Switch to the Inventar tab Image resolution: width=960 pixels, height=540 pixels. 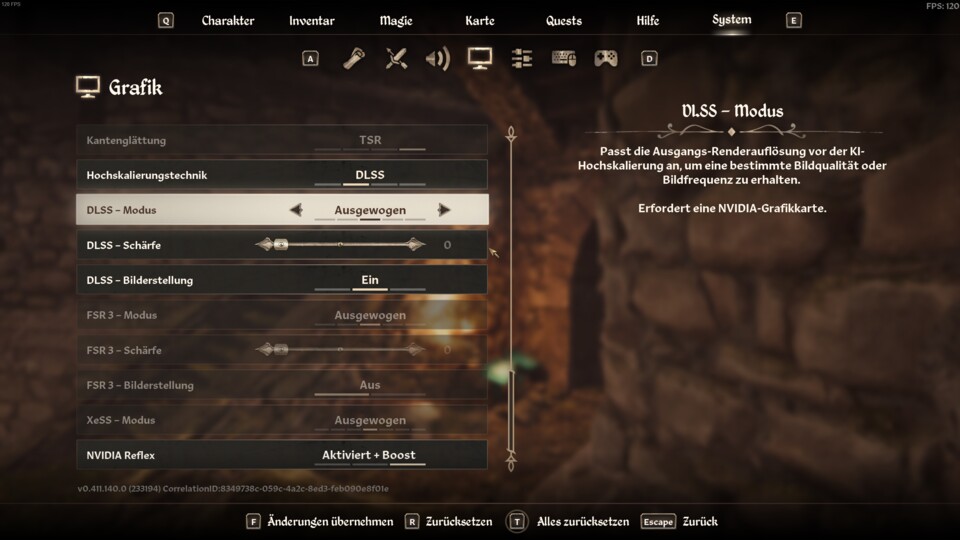pyautogui.click(x=312, y=21)
